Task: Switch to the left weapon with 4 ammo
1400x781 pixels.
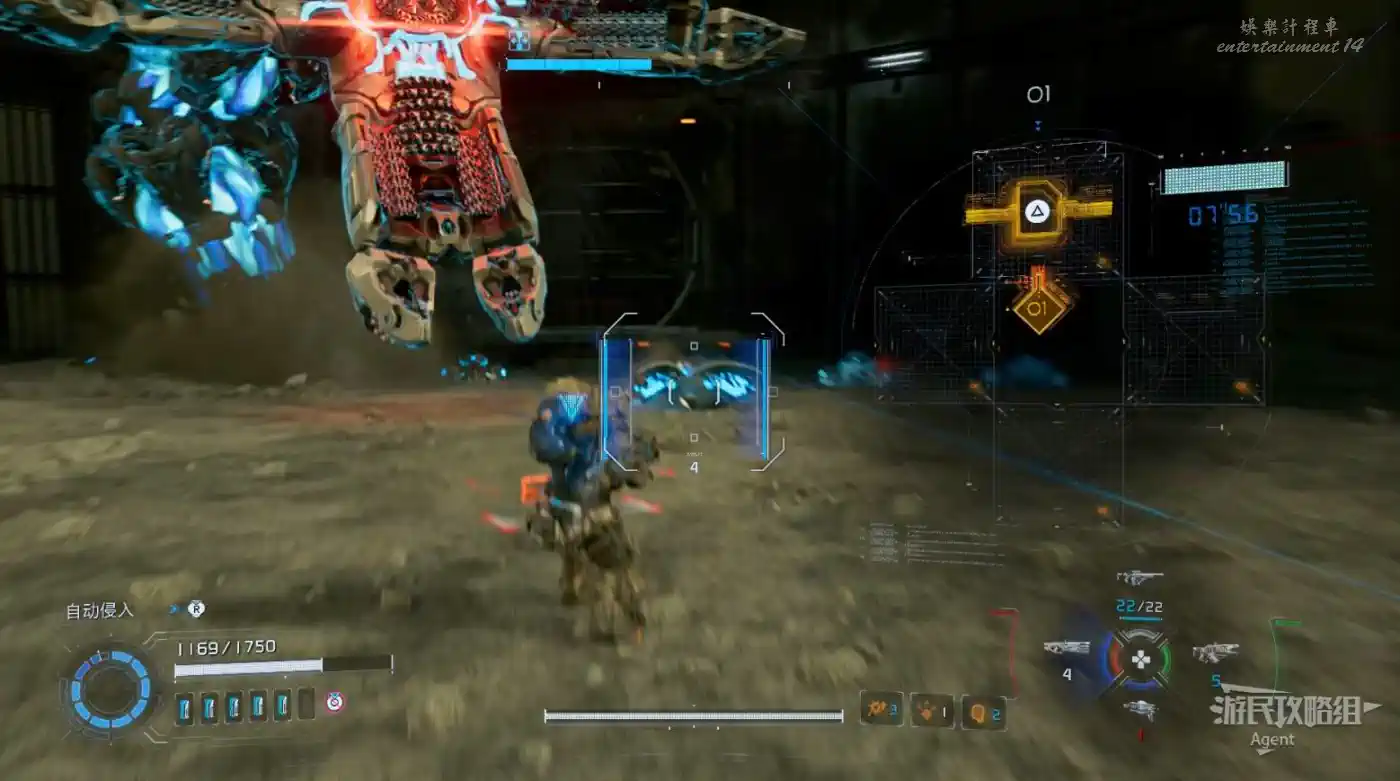Action: pyautogui.click(x=1066, y=648)
